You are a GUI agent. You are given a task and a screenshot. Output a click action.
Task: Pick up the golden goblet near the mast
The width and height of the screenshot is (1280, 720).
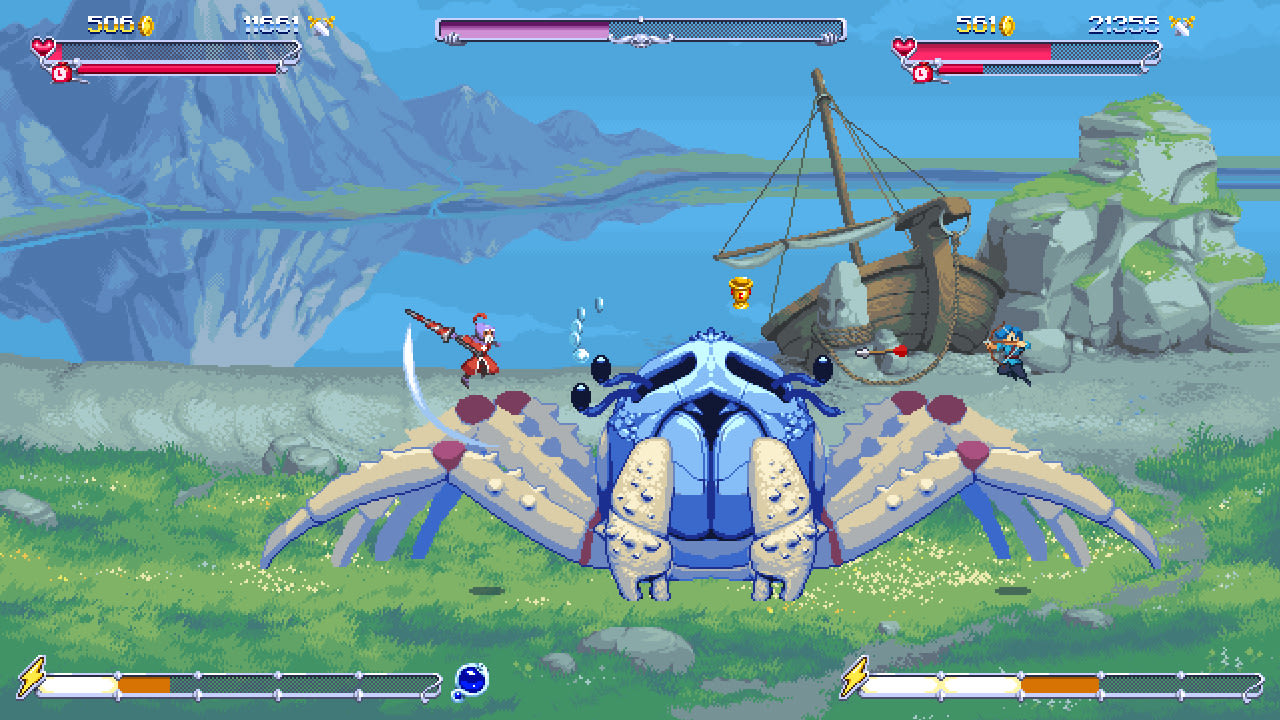click(740, 293)
